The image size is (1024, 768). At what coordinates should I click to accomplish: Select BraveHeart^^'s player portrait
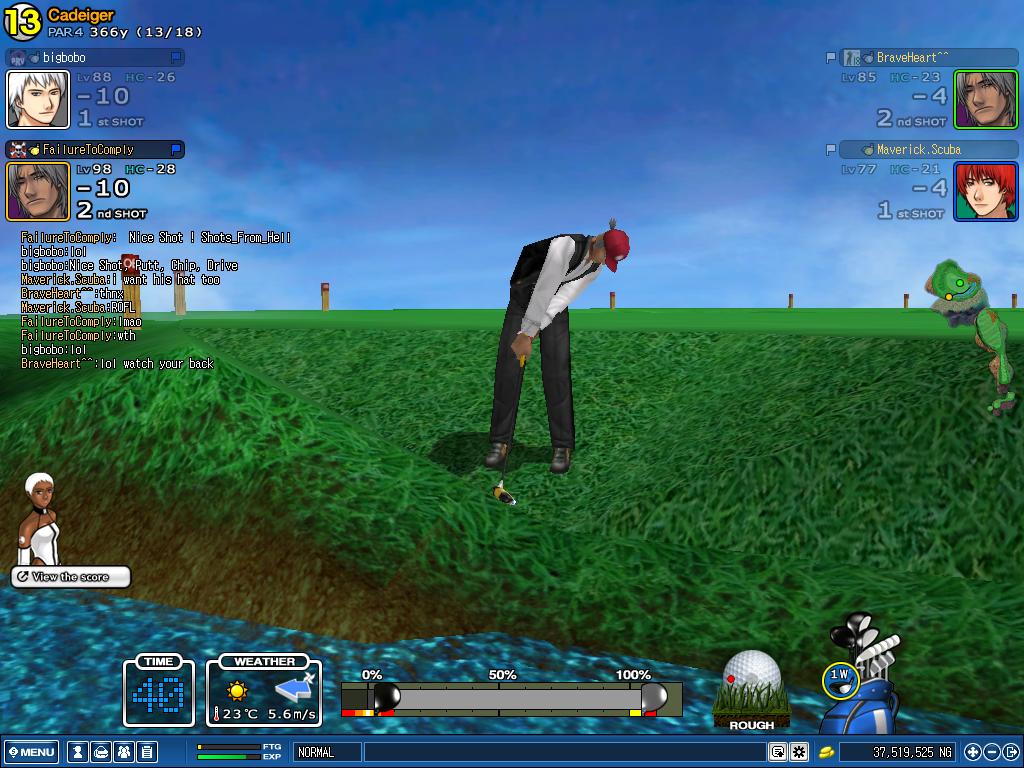tap(985, 99)
